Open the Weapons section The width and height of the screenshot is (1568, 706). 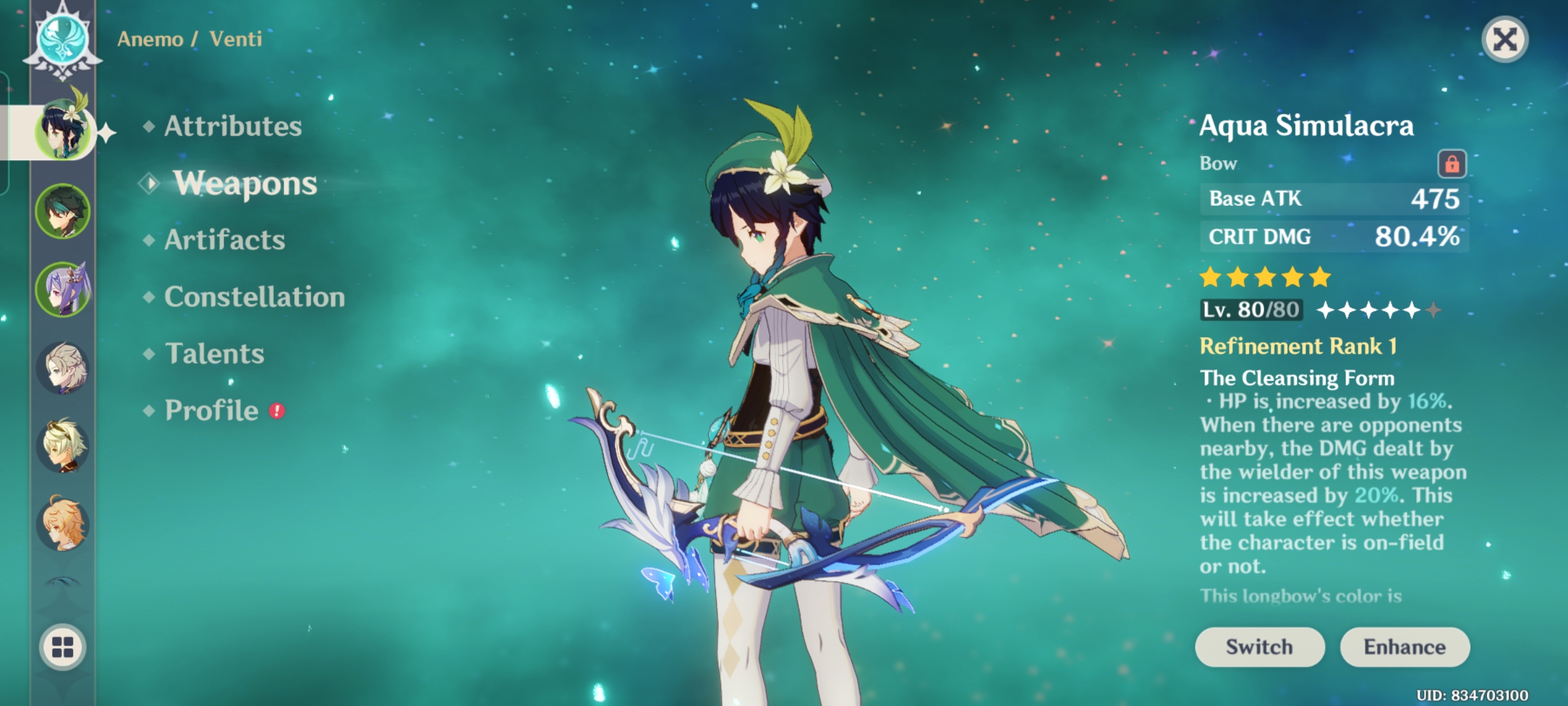[244, 184]
